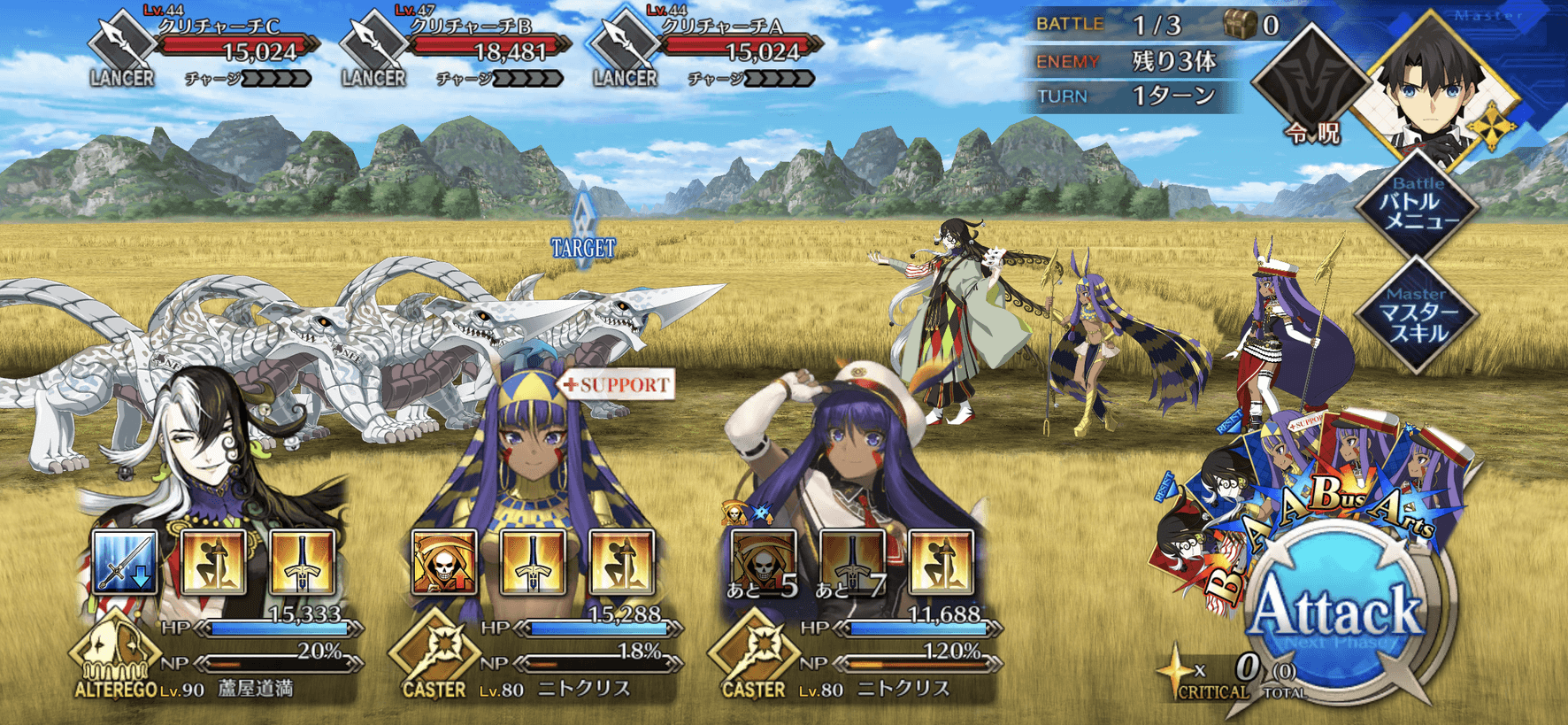Open the Battle Menu
The height and width of the screenshot is (725, 1568).
pyautogui.click(x=1418, y=205)
